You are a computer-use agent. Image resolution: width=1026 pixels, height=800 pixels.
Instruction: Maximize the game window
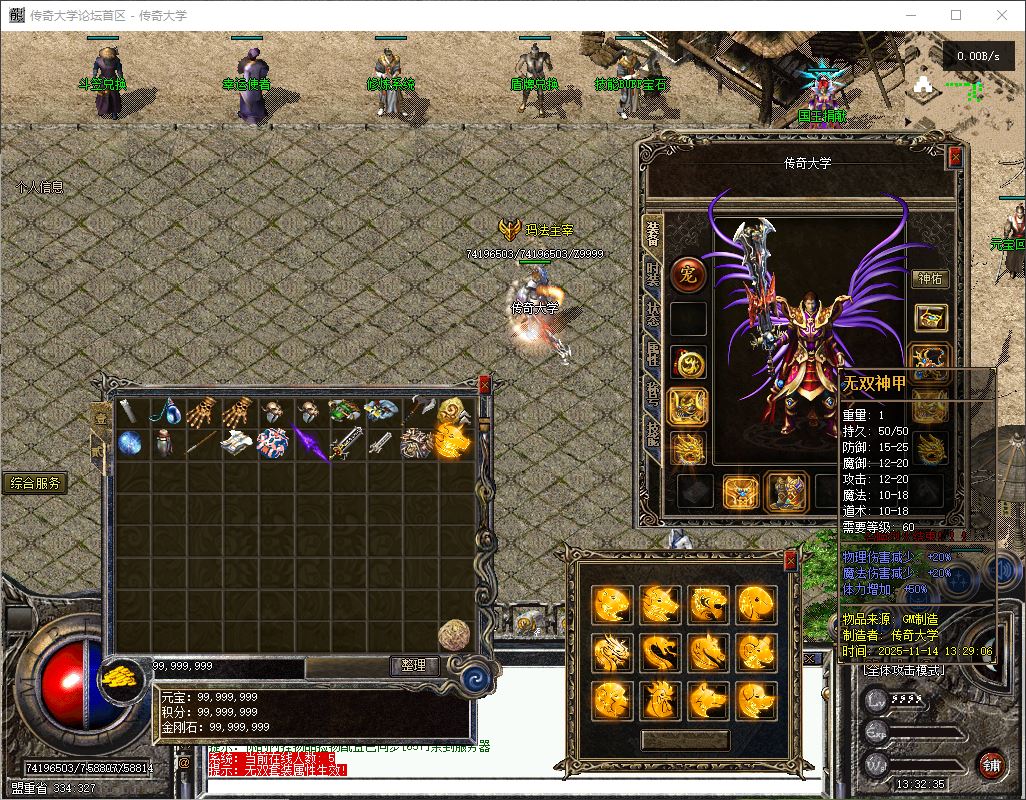(x=956, y=15)
